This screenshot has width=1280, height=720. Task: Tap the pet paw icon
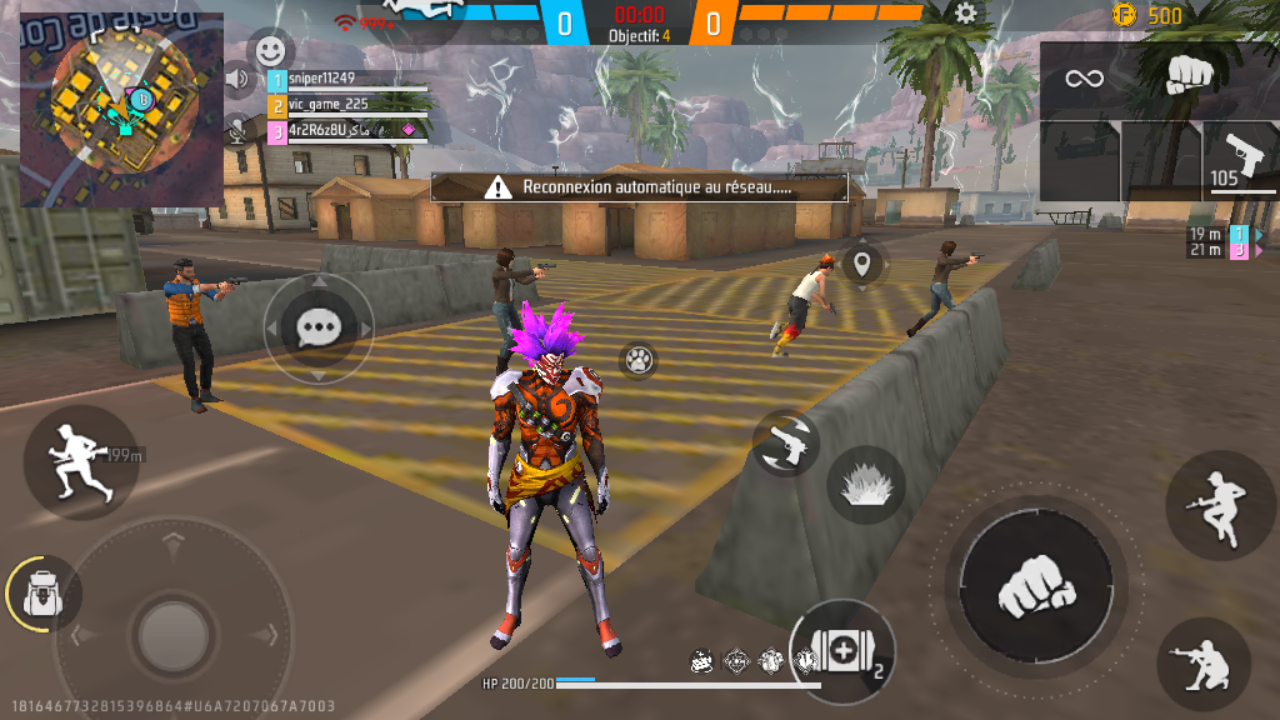click(x=638, y=360)
